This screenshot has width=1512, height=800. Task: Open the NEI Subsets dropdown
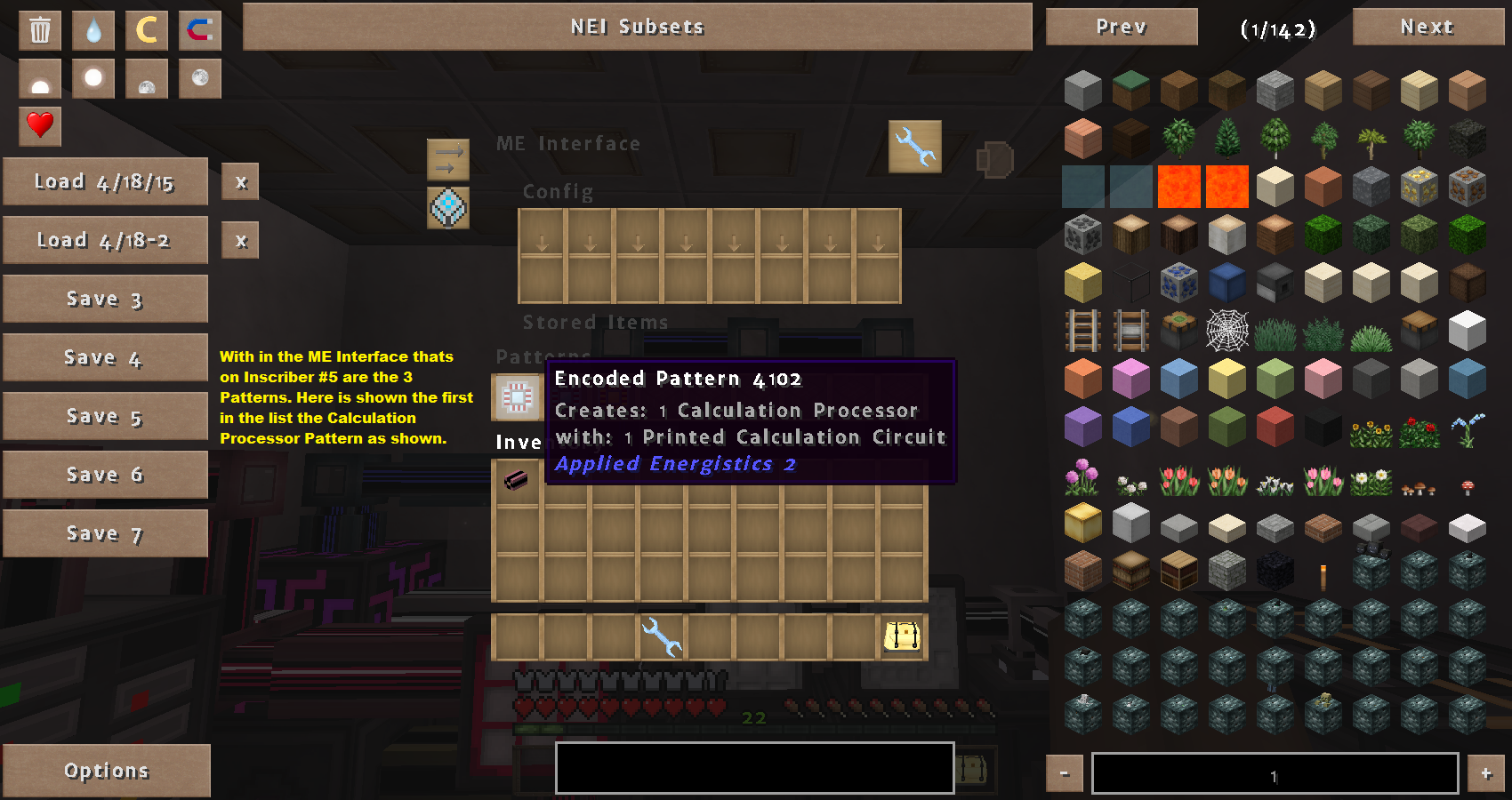[637, 27]
